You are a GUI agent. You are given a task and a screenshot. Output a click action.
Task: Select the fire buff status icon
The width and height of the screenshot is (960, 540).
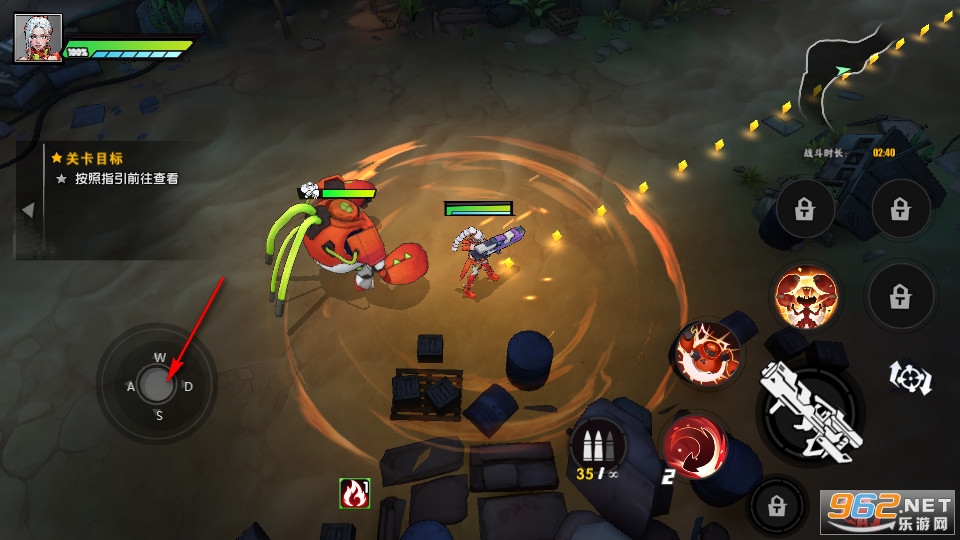pos(354,492)
